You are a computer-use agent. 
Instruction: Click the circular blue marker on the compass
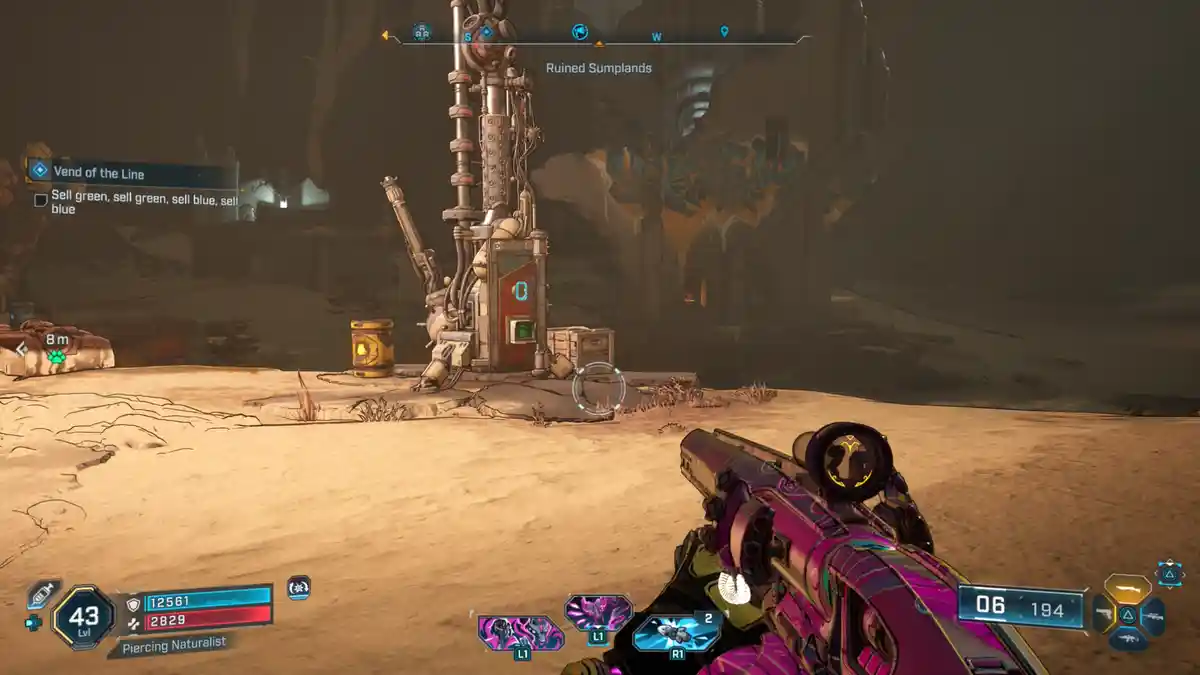pos(579,32)
